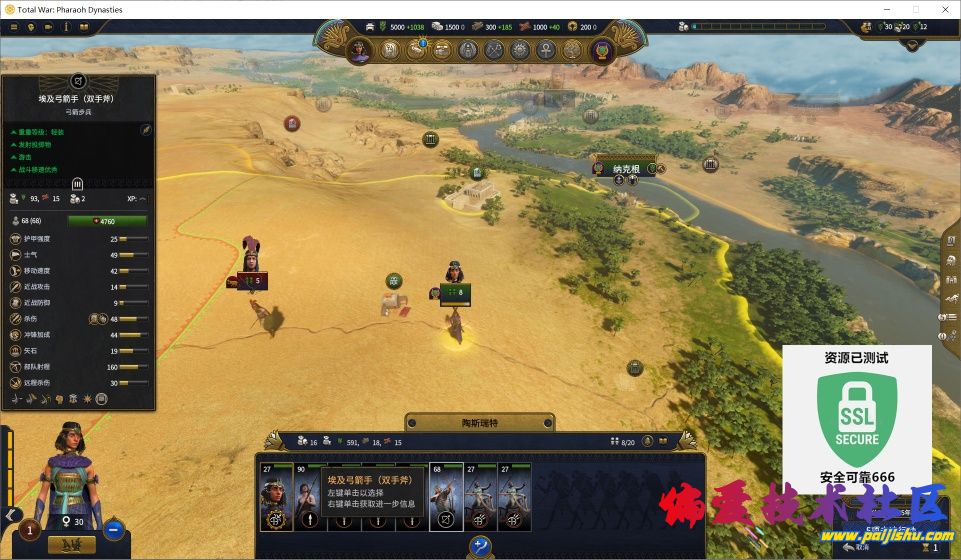Click the purple scarab crown button
This screenshot has height=560, width=961.
tap(601, 50)
